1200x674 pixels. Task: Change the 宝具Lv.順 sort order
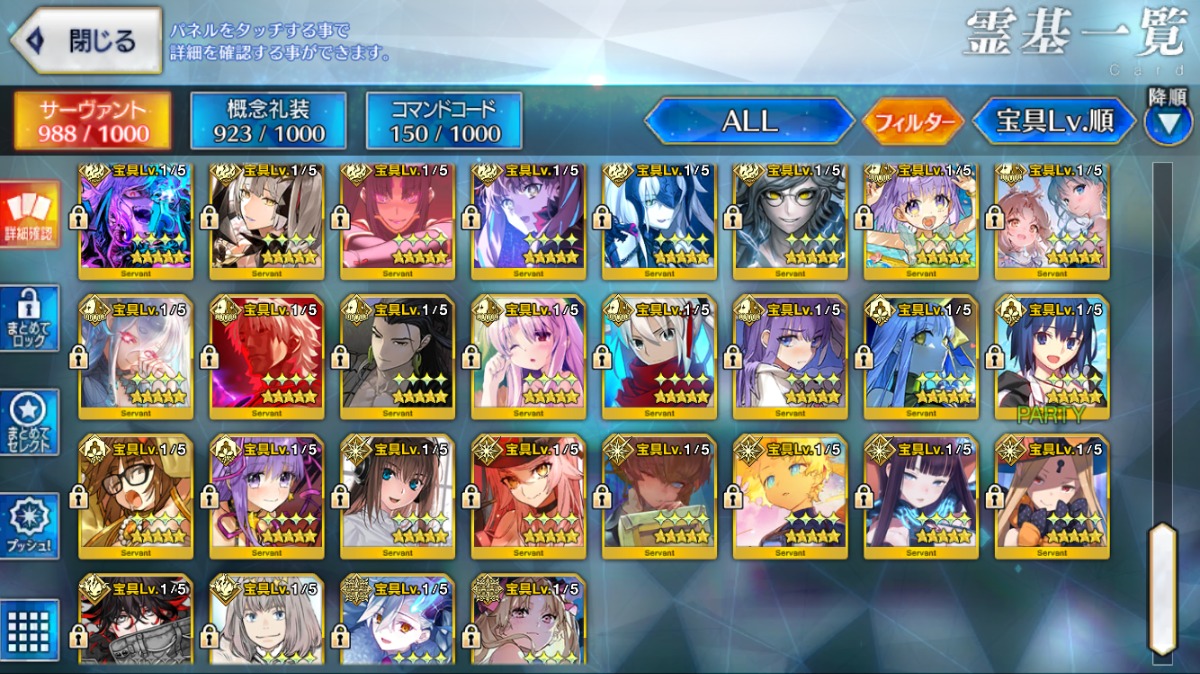pos(1055,122)
